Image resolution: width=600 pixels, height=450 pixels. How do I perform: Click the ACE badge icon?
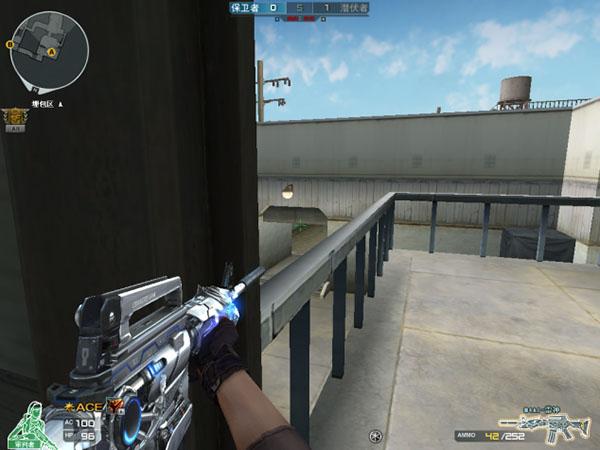87,407
